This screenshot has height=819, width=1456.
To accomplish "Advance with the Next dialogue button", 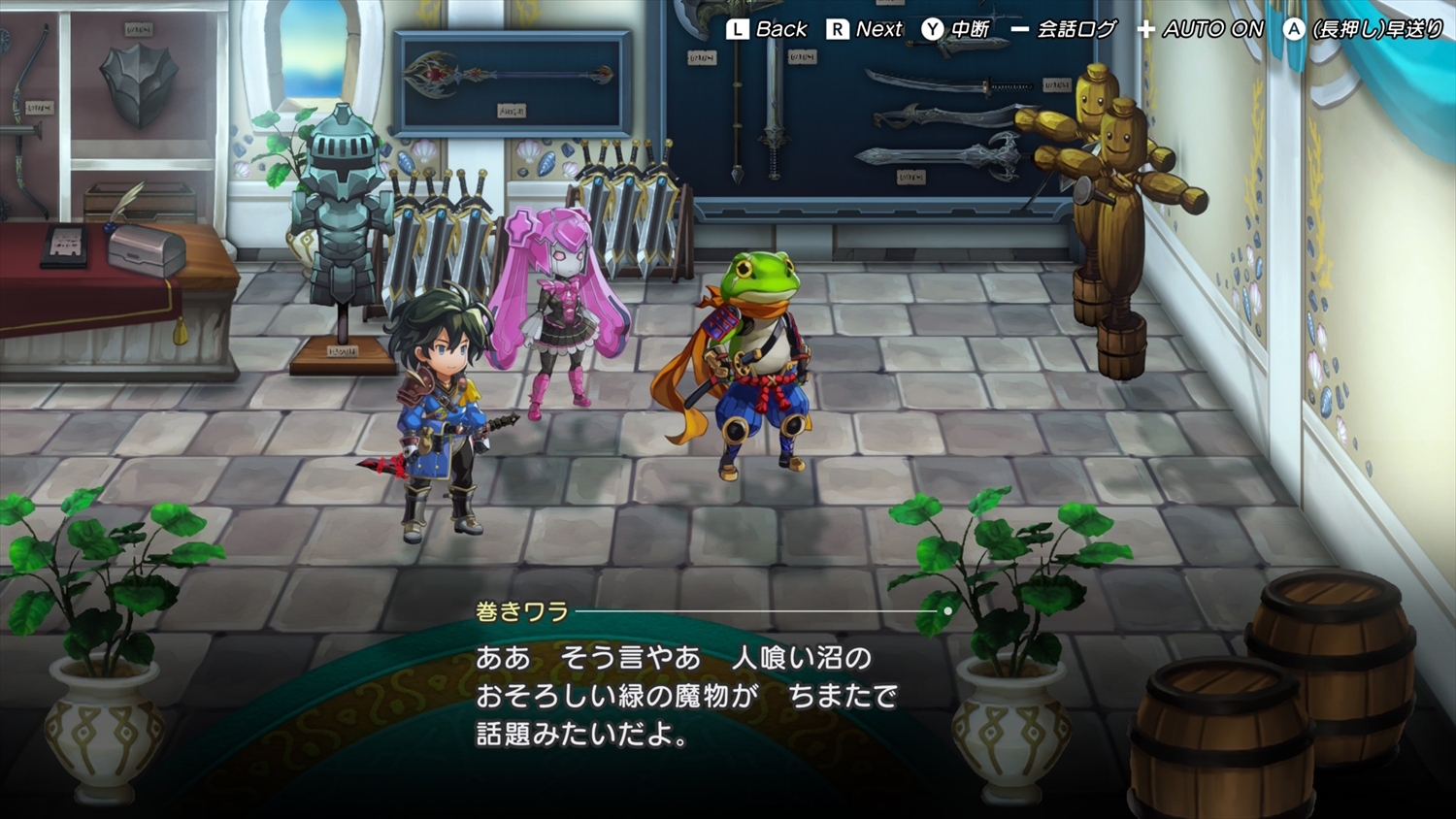I will pos(865,29).
